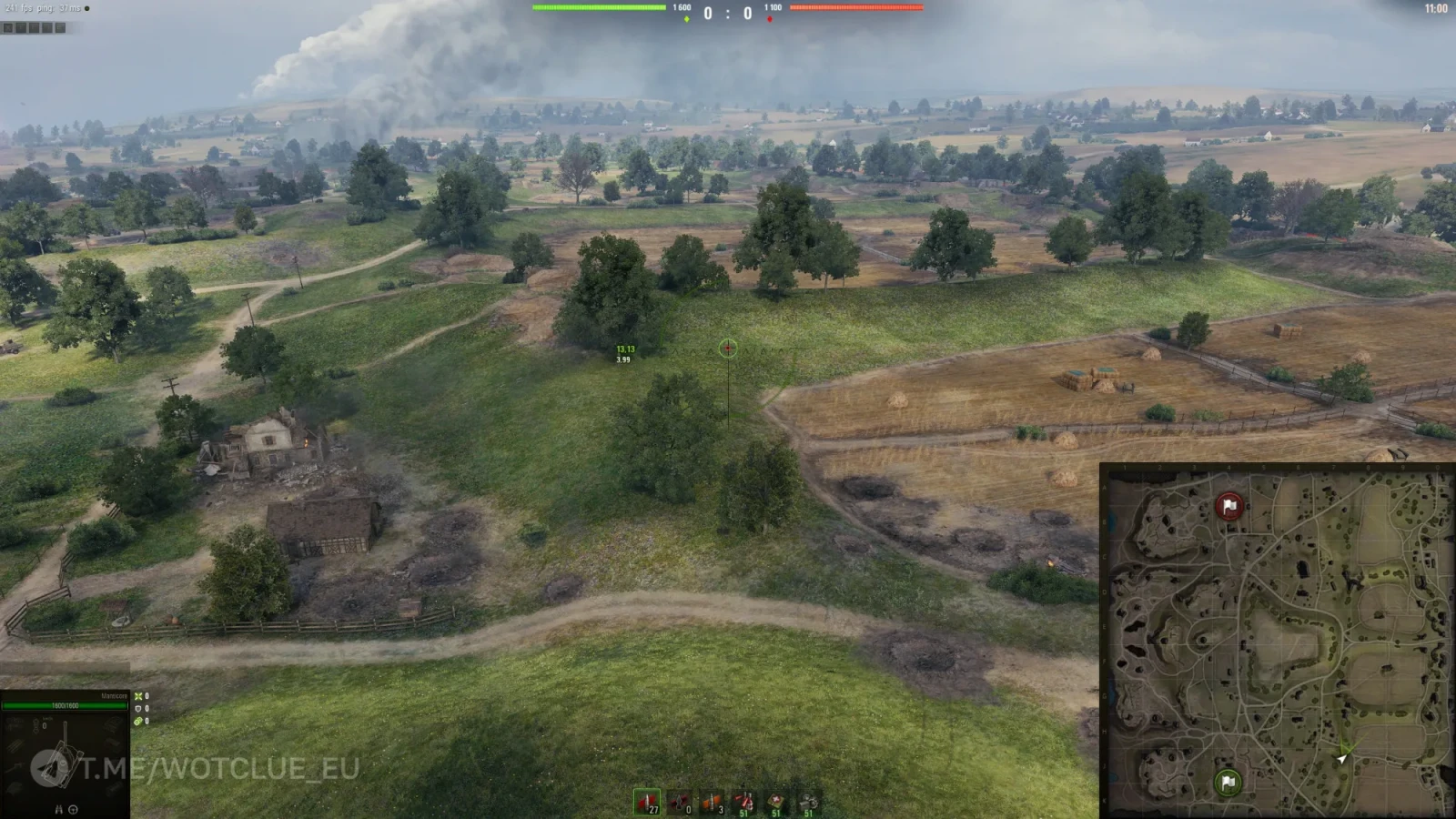Click the green allied base flag on the minimap
This screenshot has width=1456, height=819.
1228,782
